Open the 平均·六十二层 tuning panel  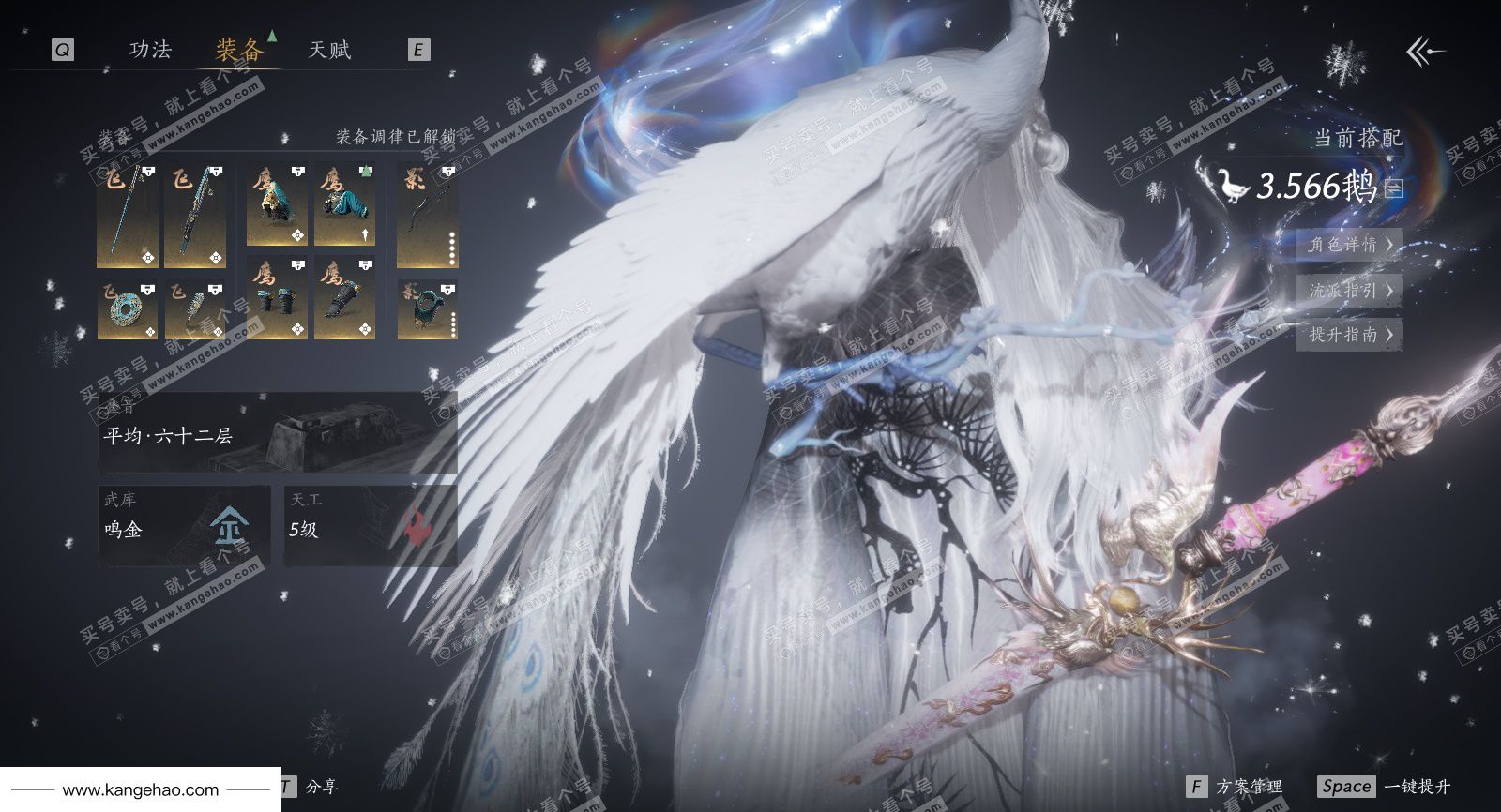click(x=278, y=432)
